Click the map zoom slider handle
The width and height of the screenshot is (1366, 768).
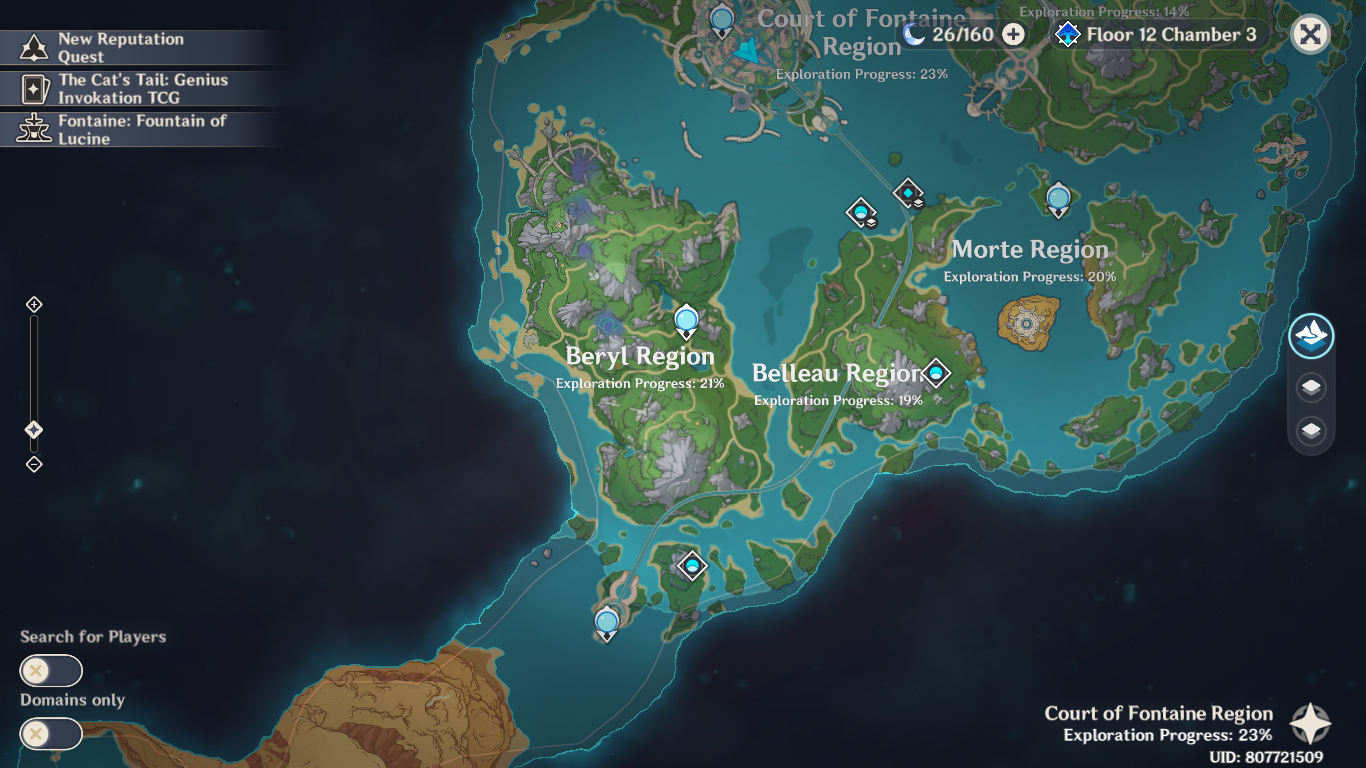point(33,428)
